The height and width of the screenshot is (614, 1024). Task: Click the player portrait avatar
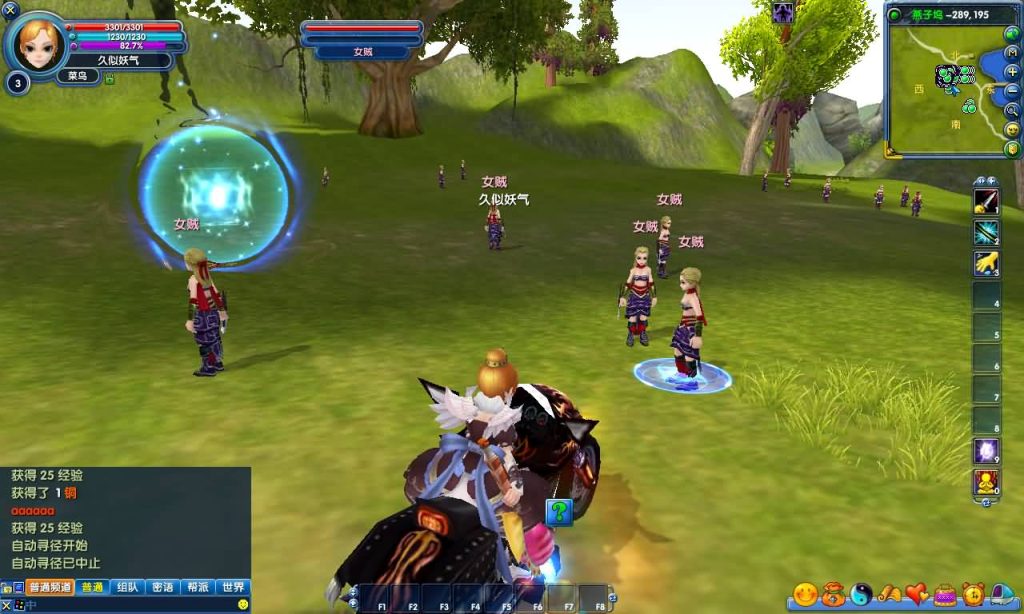pyautogui.click(x=38, y=42)
